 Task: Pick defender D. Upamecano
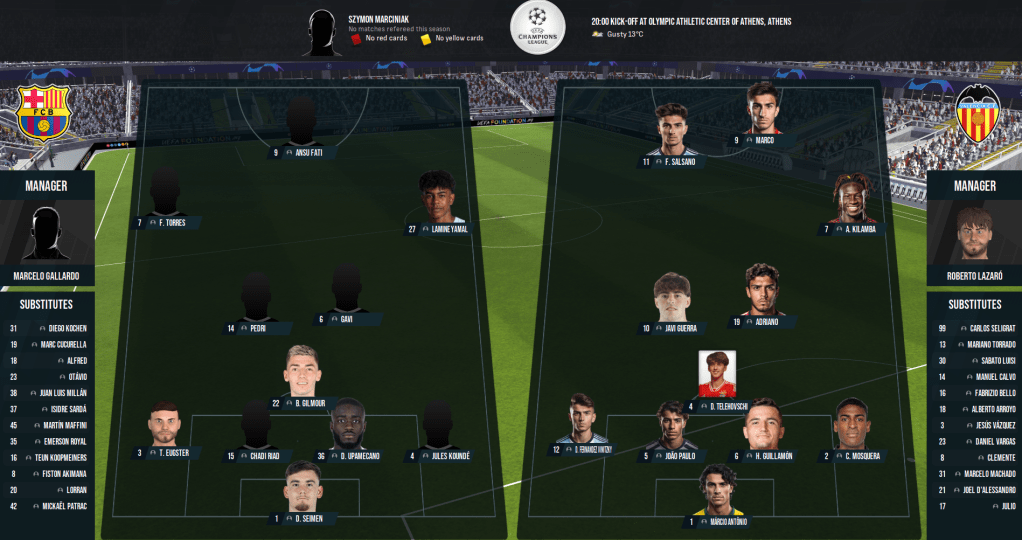click(347, 428)
